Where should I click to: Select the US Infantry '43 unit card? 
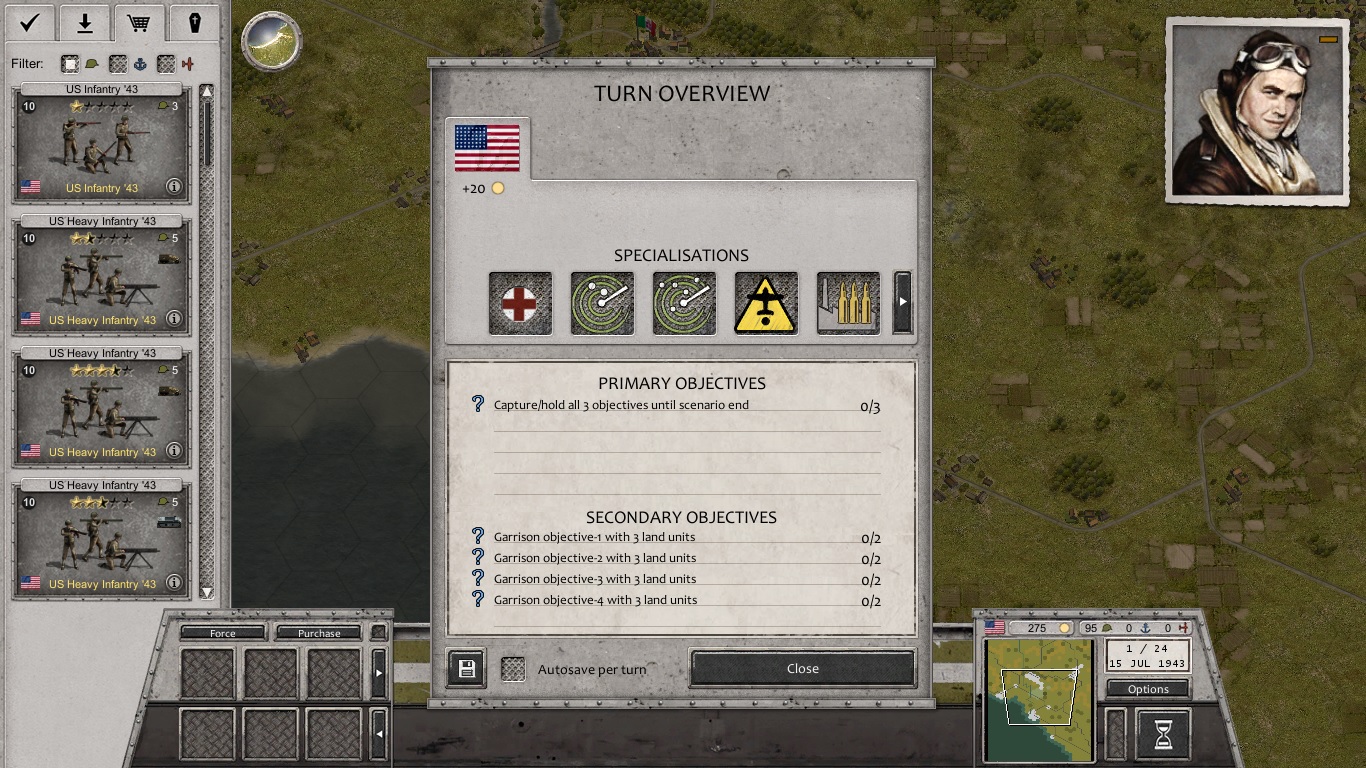coord(101,143)
